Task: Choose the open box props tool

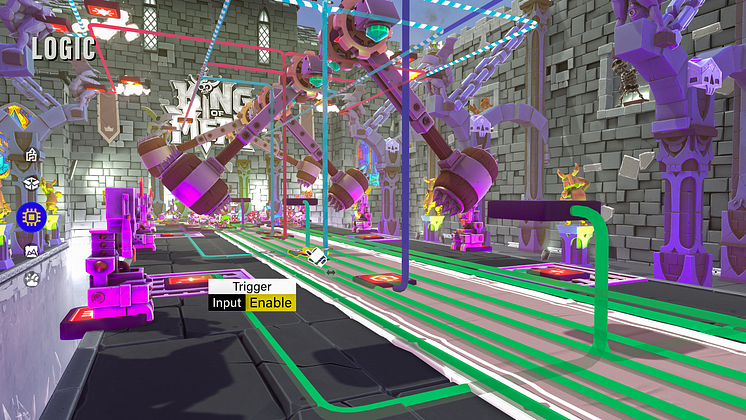Action: pyautogui.click(x=31, y=184)
